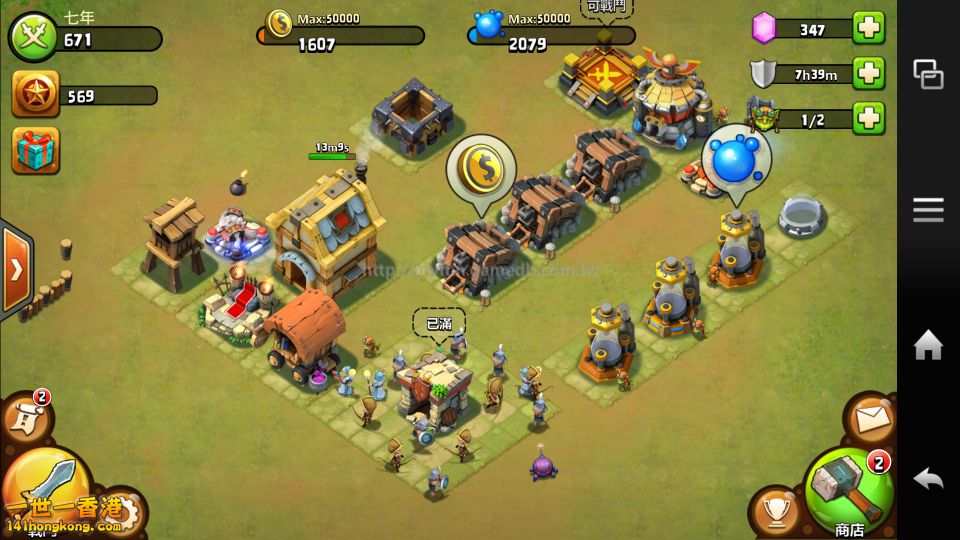Viewport: 960px width, 540px height.
Task: Open the Android hamburger menu button
Action: (928, 209)
